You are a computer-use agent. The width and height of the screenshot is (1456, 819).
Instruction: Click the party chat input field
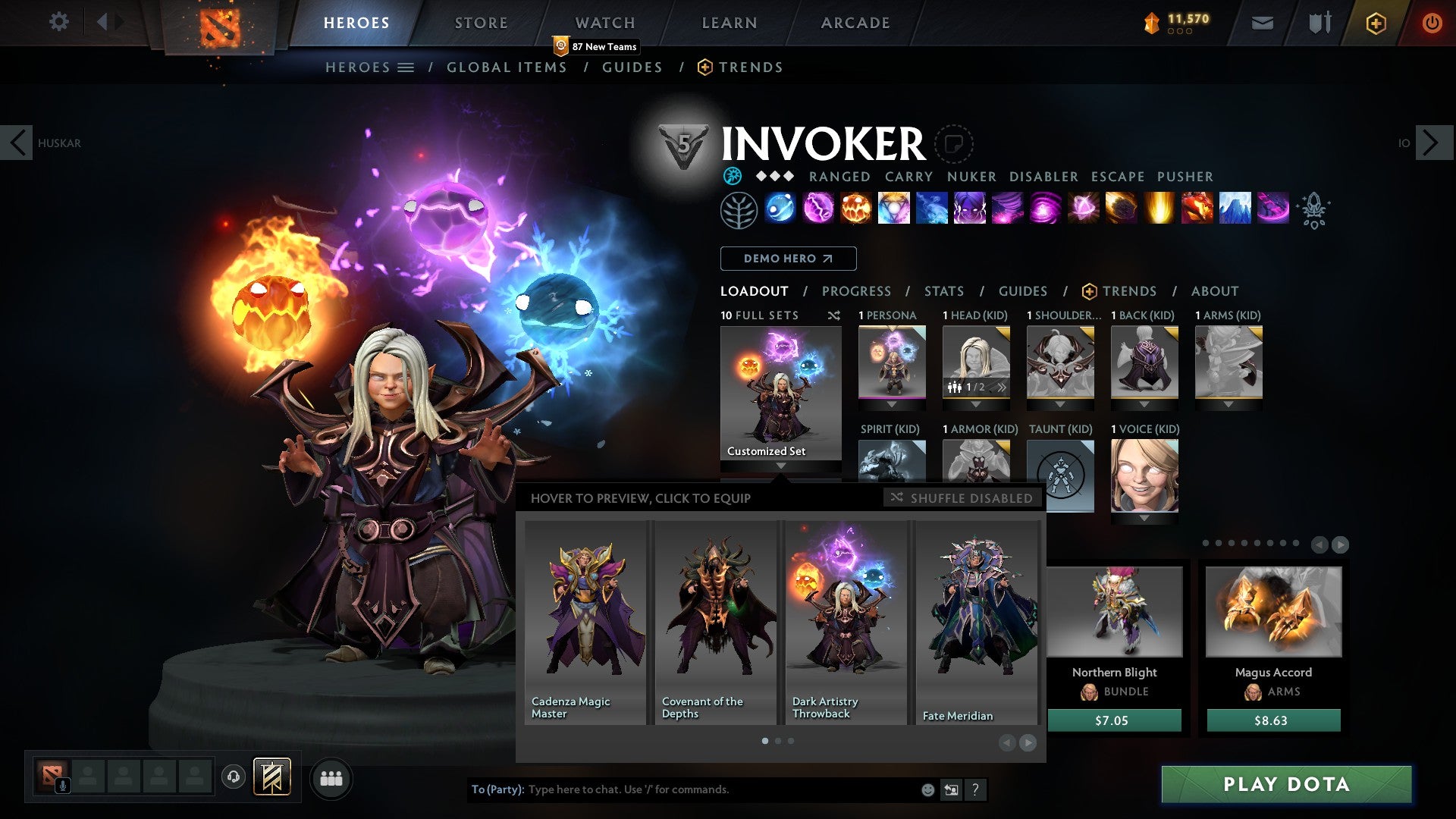point(682,789)
